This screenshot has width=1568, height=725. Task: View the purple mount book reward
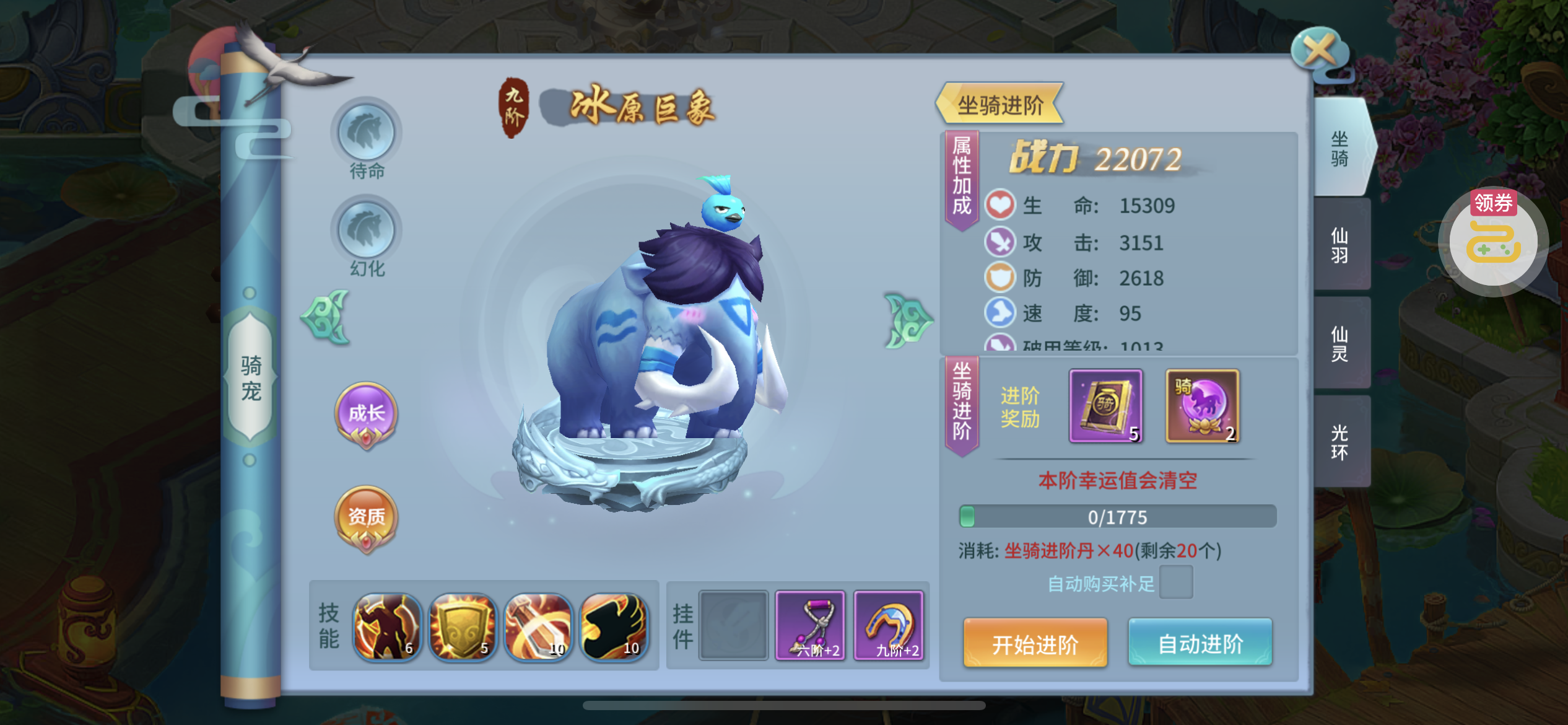(x=1106, y=406)
